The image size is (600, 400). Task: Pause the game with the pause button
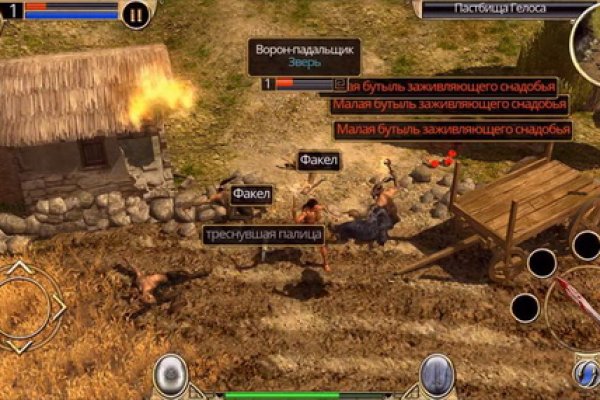click(x=137, y=14)
